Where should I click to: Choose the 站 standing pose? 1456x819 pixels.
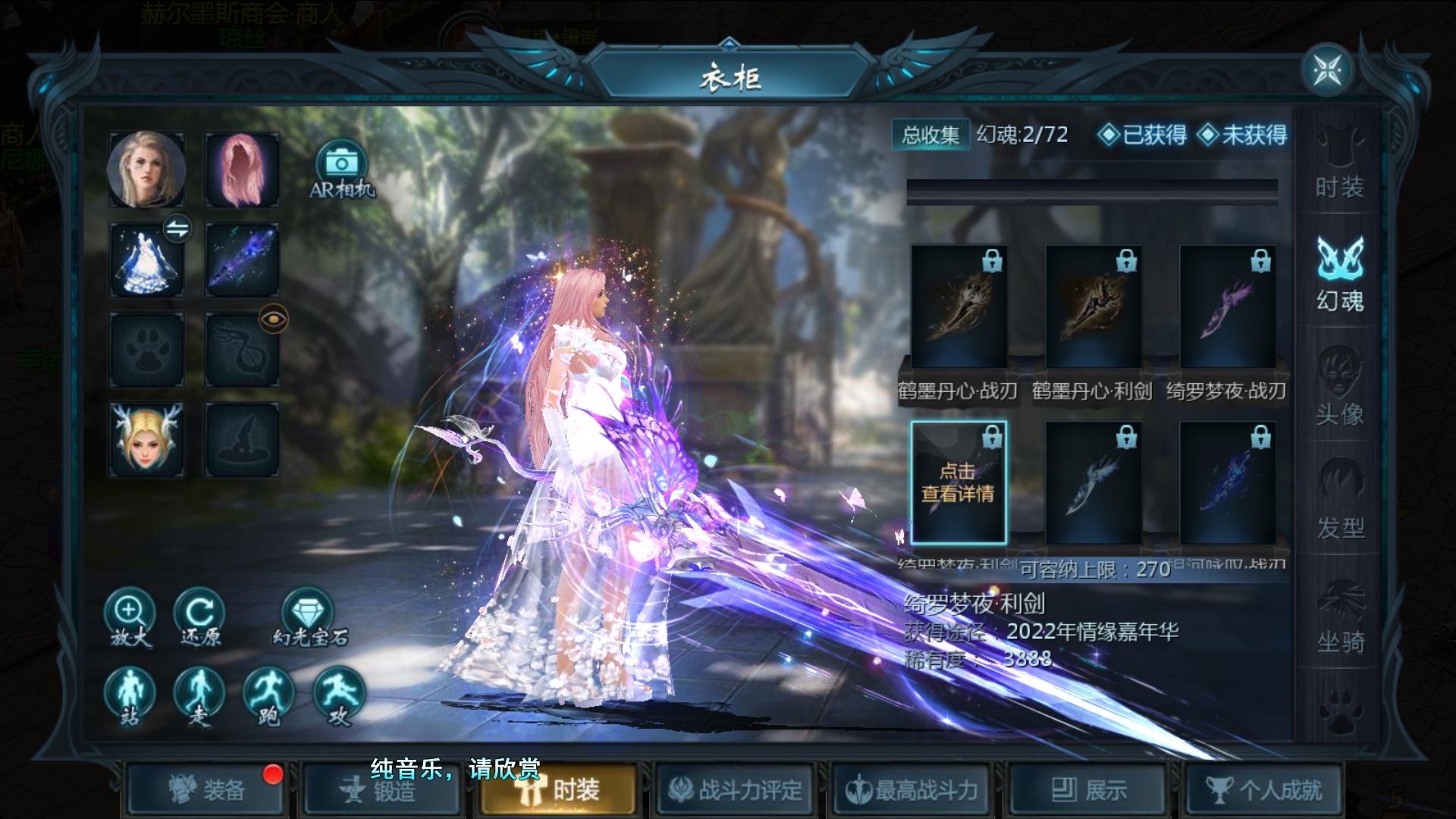pos(130,696)
